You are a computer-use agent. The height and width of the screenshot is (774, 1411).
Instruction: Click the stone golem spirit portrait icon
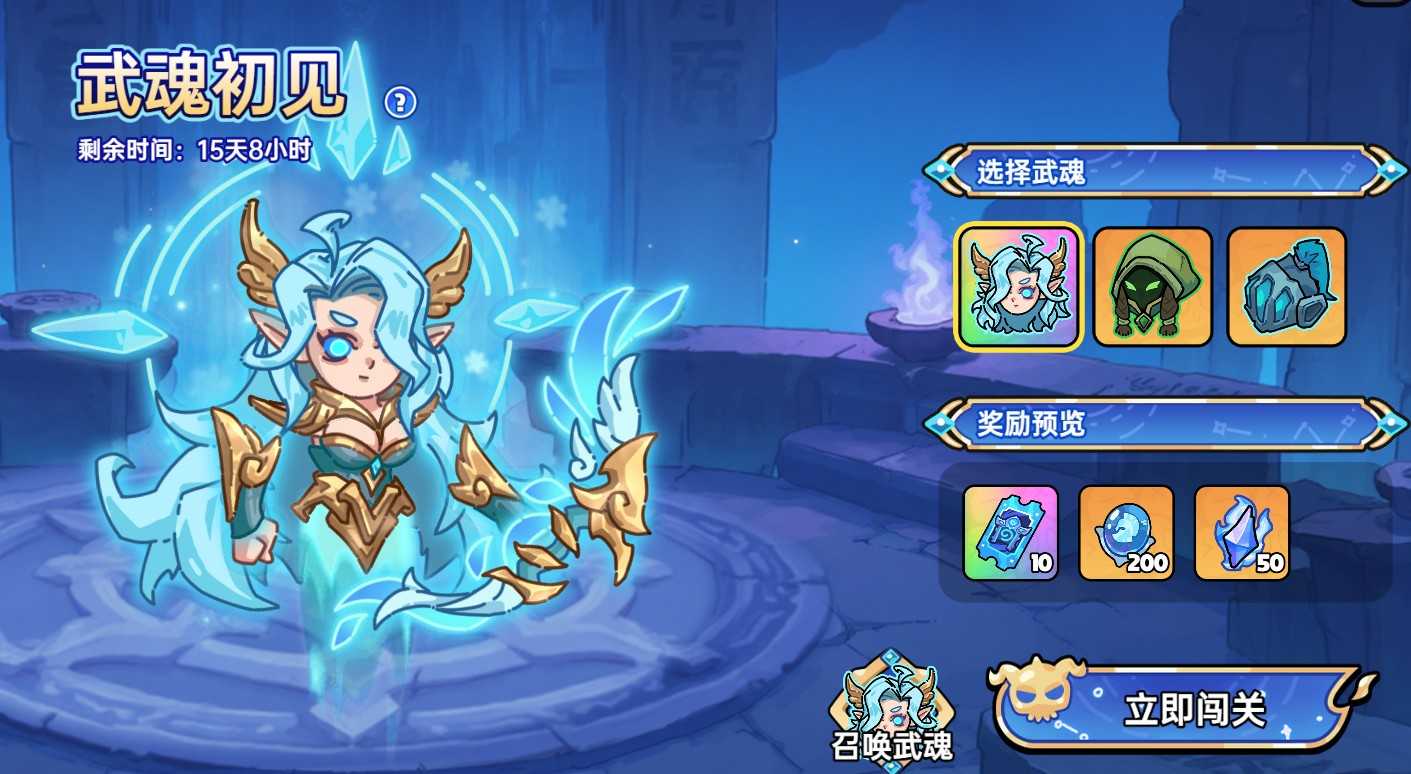pos(1286,288)
